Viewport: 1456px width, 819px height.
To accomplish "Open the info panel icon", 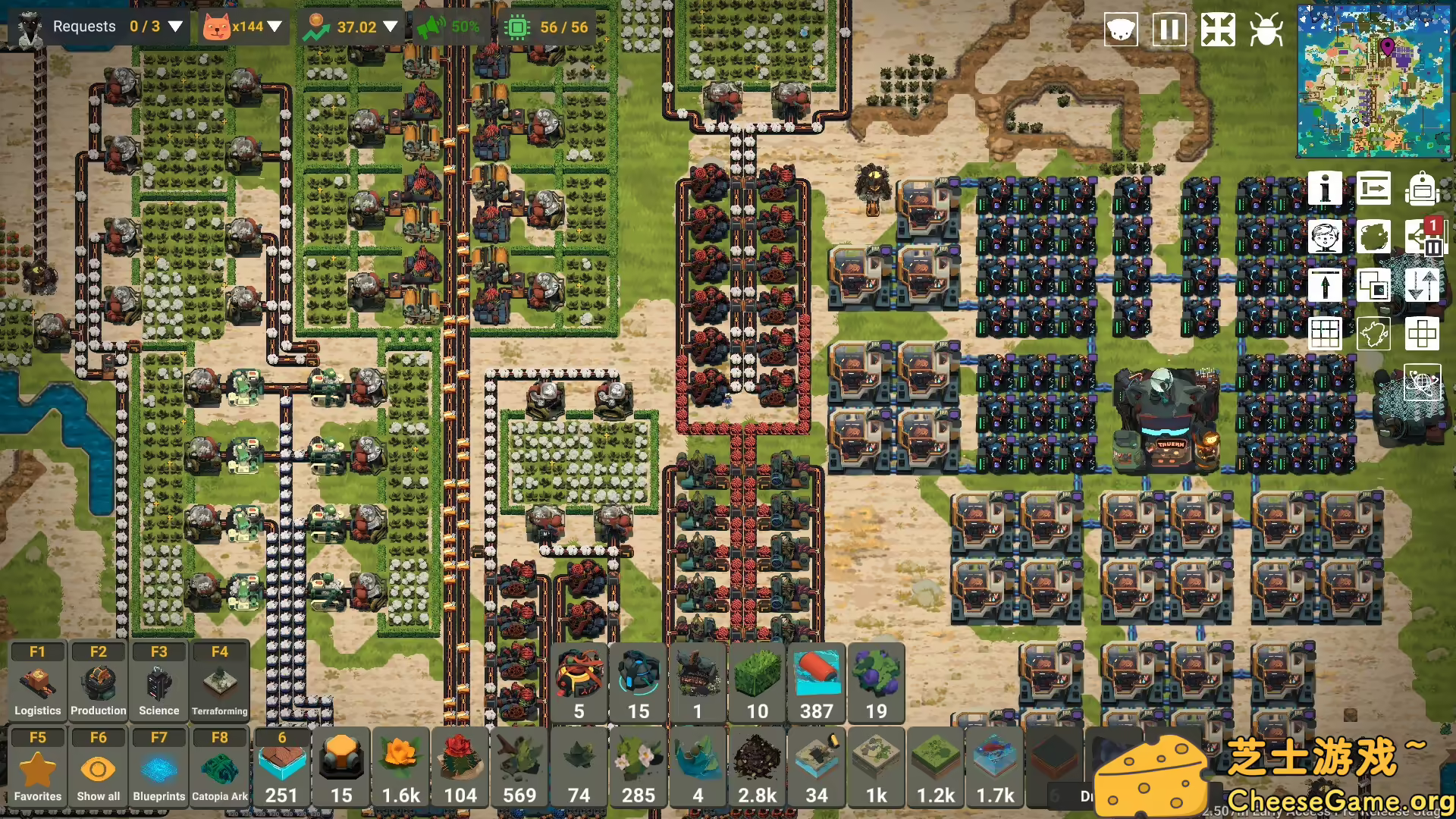I will [1325, 188].
